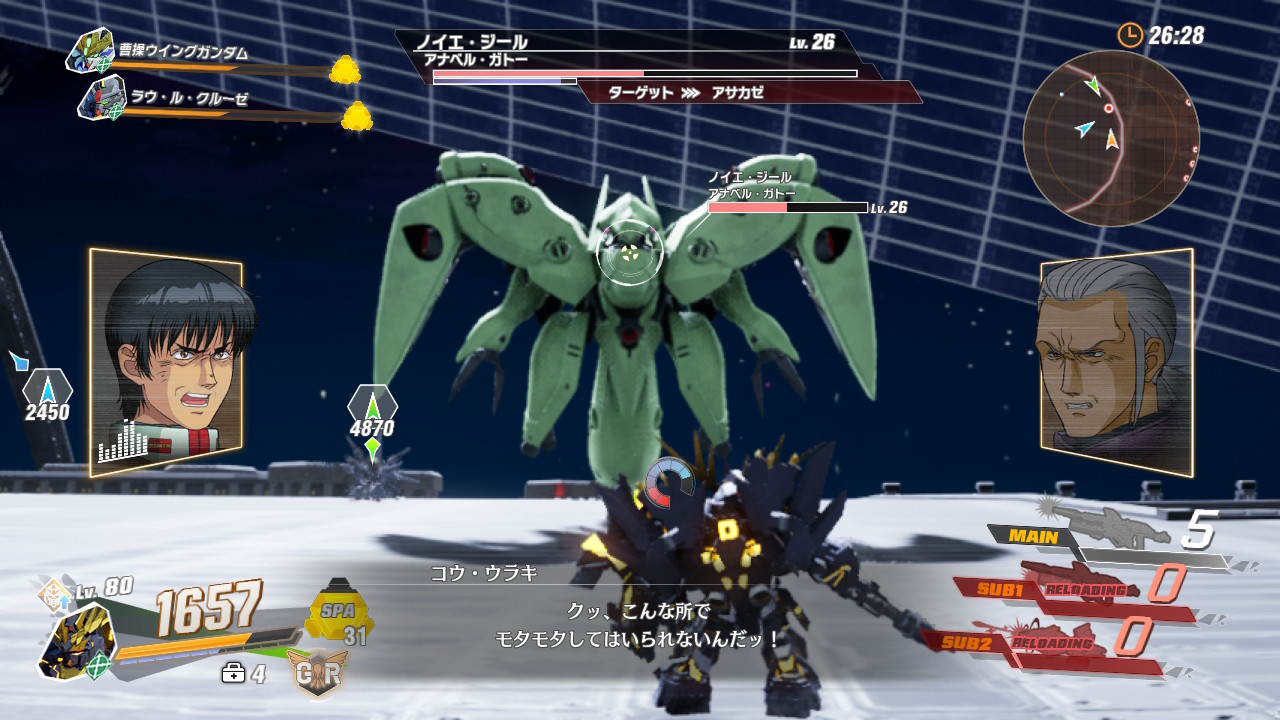The image size is (1280, 720).
Task: Click the grey-haired enemy pilot portrait
Action: (1116, 362)
